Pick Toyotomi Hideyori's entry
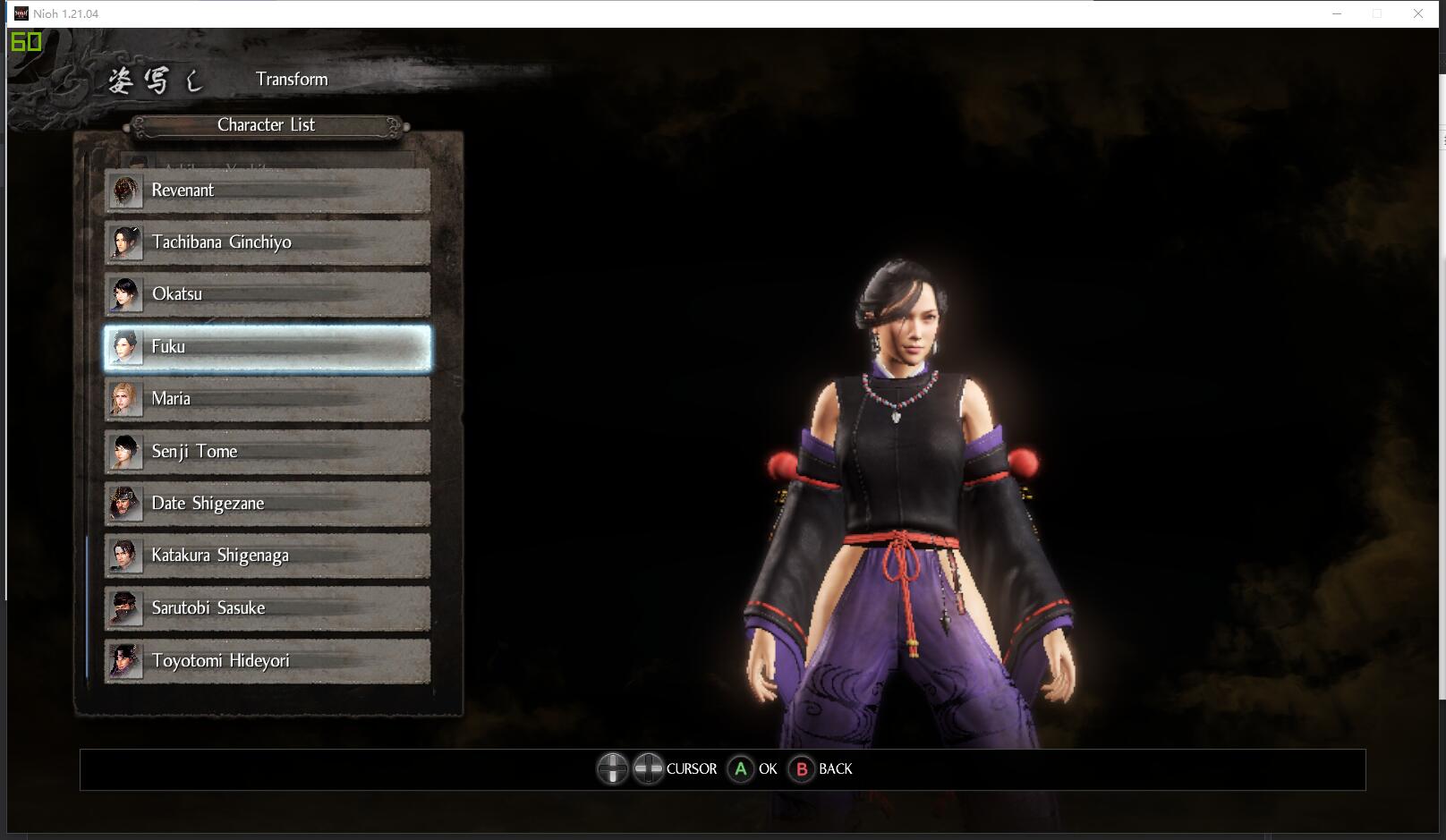This screenshot has height=840, width=1446. click(267, 661)
